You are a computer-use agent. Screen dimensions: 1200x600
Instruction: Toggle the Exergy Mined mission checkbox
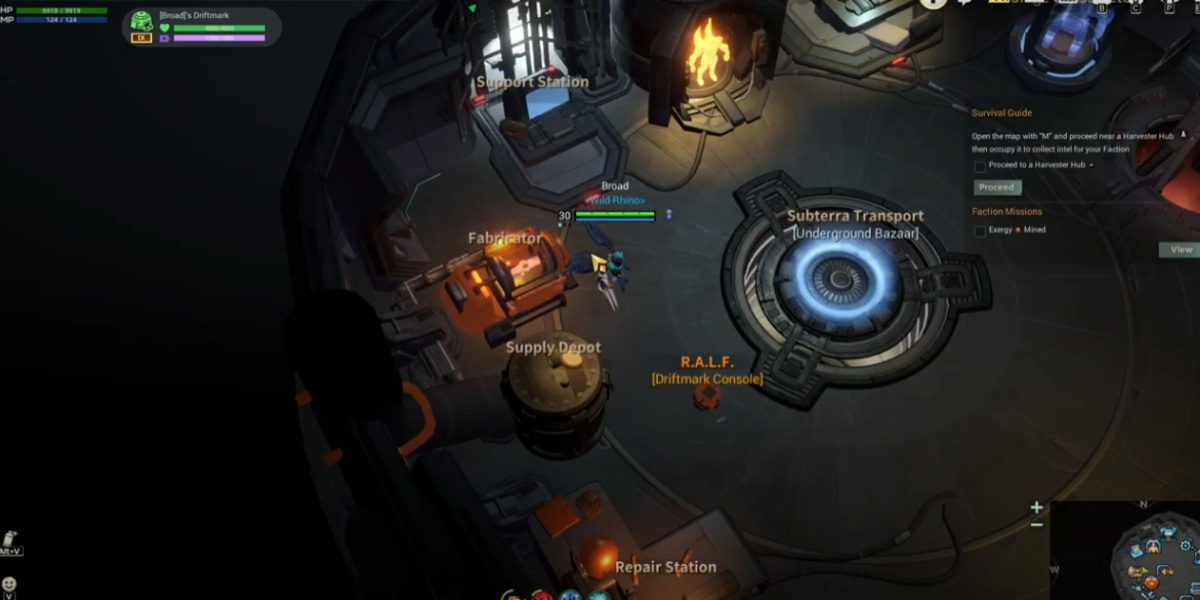coord(980,231)
